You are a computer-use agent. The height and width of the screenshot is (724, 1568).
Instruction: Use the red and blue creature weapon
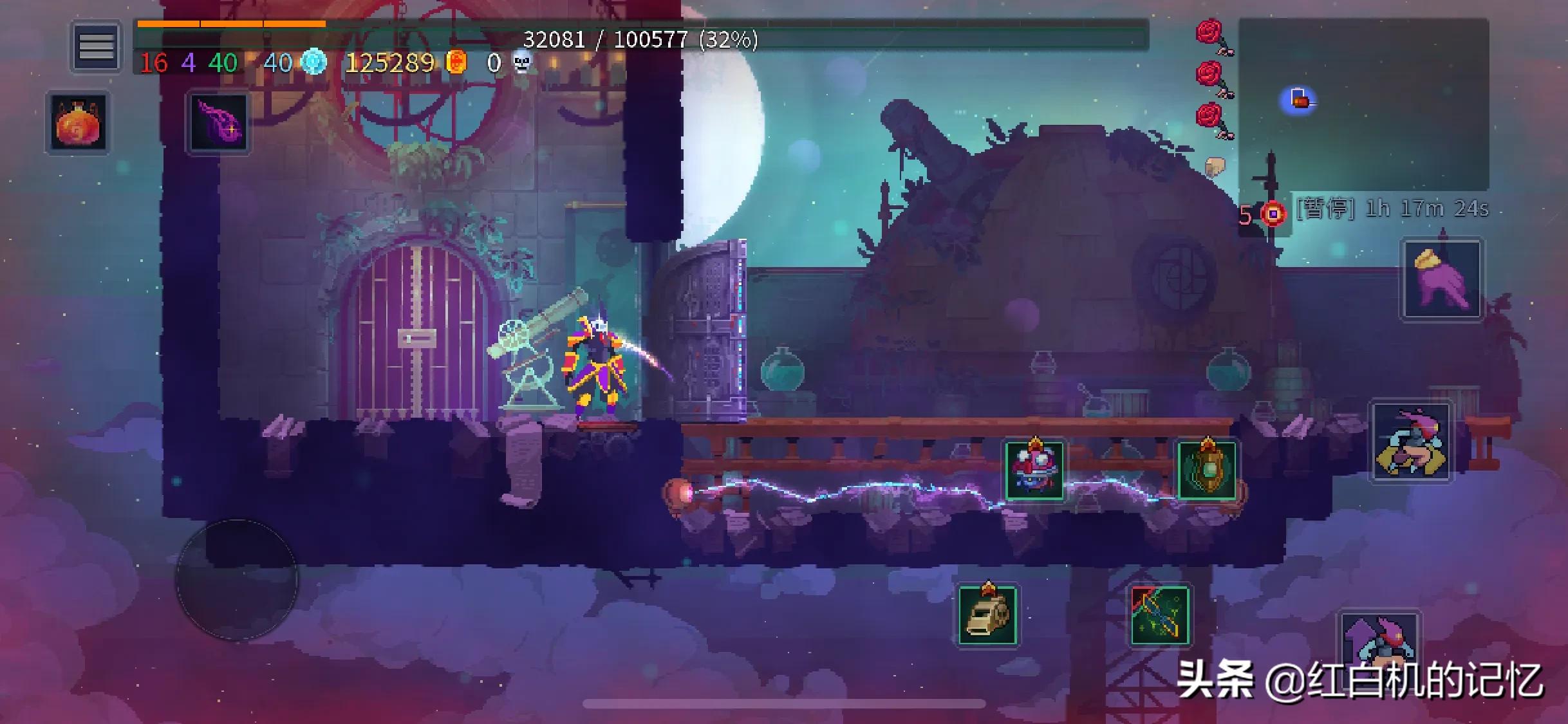pos(1034,470)
